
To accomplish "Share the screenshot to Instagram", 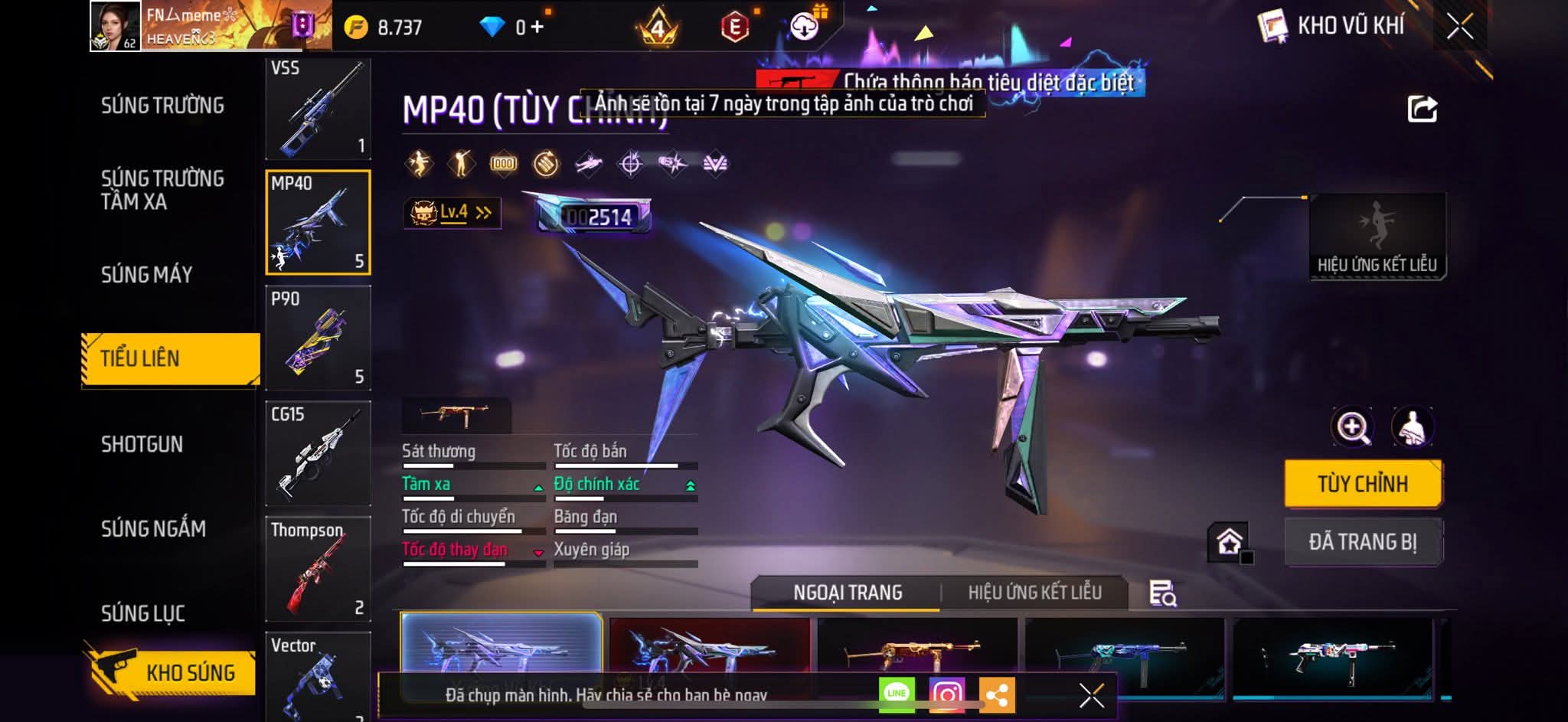I will coord(947,694).
